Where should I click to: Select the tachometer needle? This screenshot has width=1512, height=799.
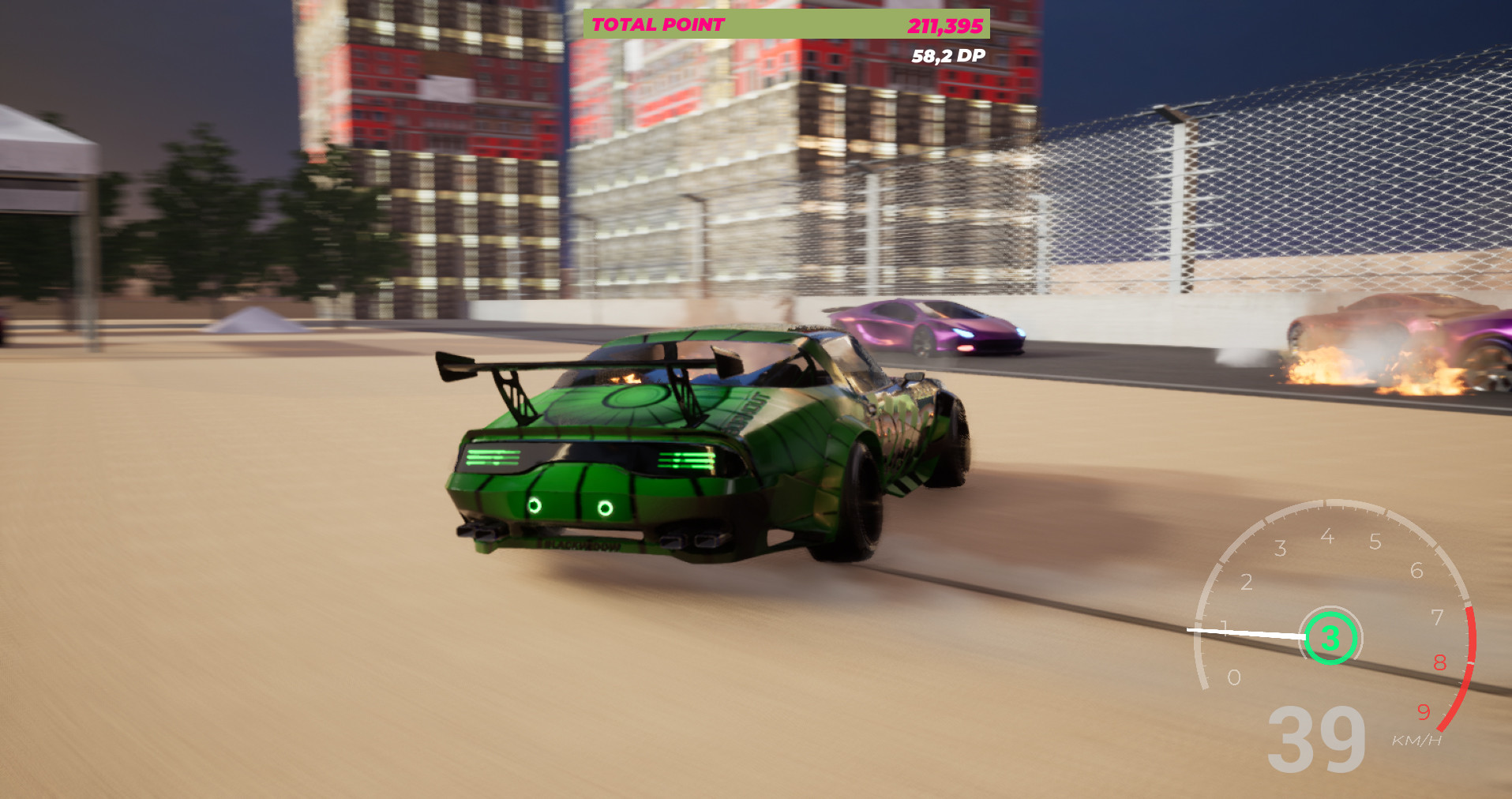1247,630
